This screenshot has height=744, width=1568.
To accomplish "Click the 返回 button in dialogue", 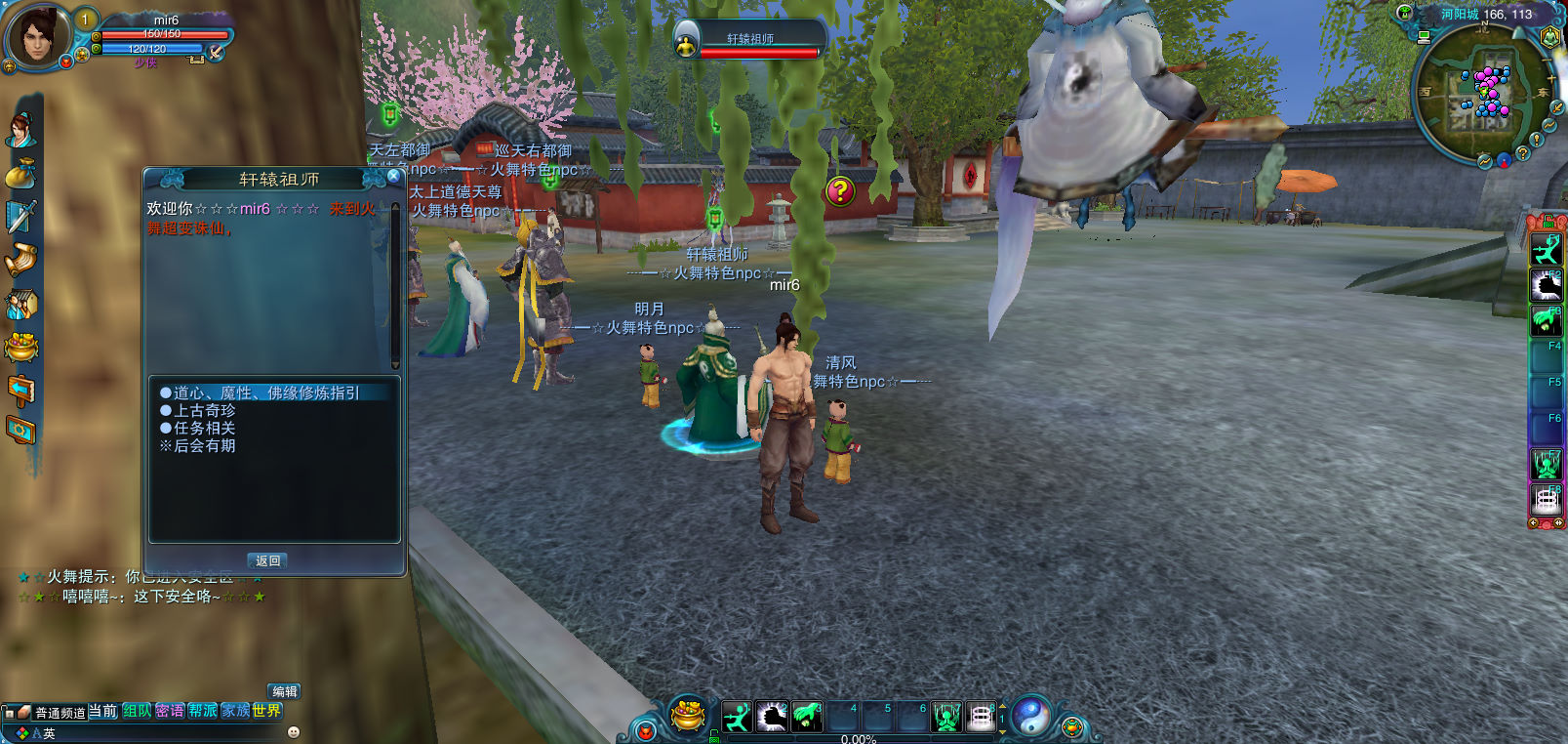I will click(x=268, y=560).
